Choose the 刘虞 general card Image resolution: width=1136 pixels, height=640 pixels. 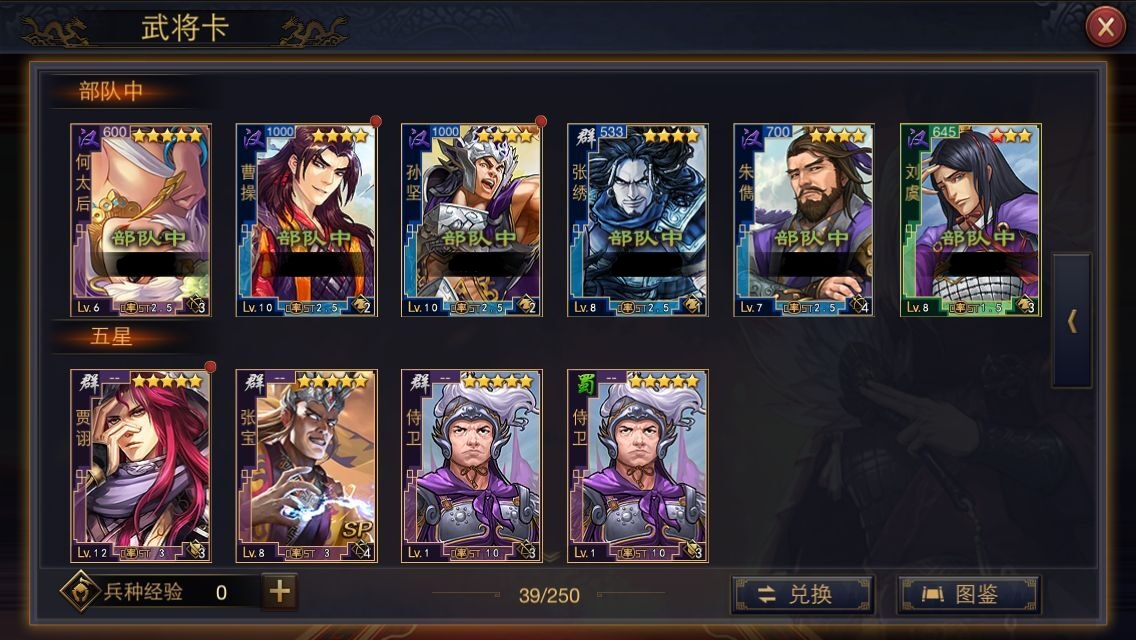pos(970,220)
